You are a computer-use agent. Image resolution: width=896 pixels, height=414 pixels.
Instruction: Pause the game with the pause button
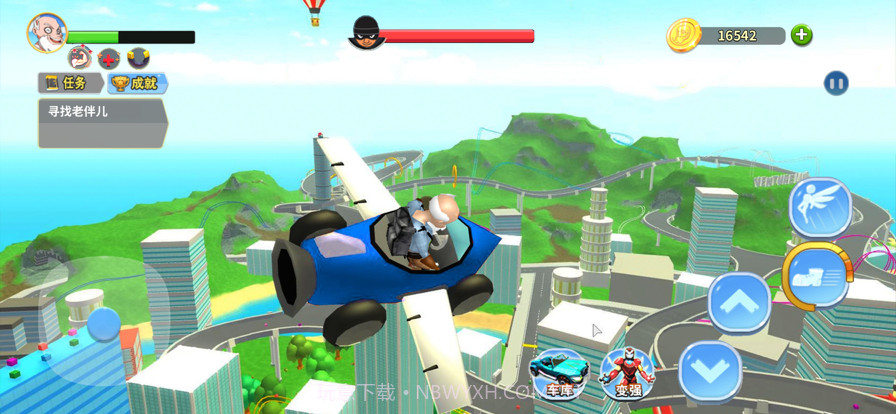pos(836,83)
